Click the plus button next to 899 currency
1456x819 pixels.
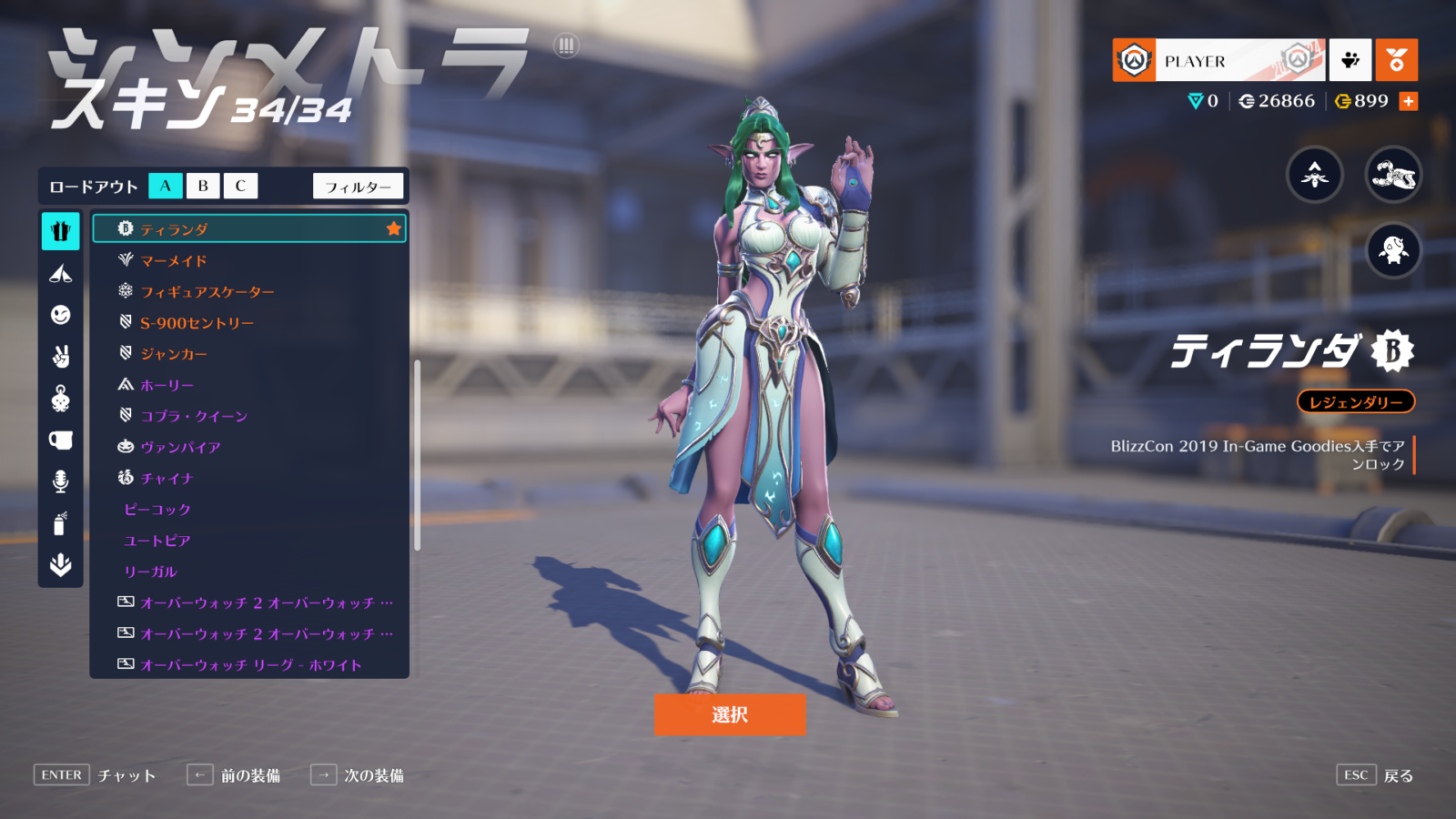click(1410, 101)
